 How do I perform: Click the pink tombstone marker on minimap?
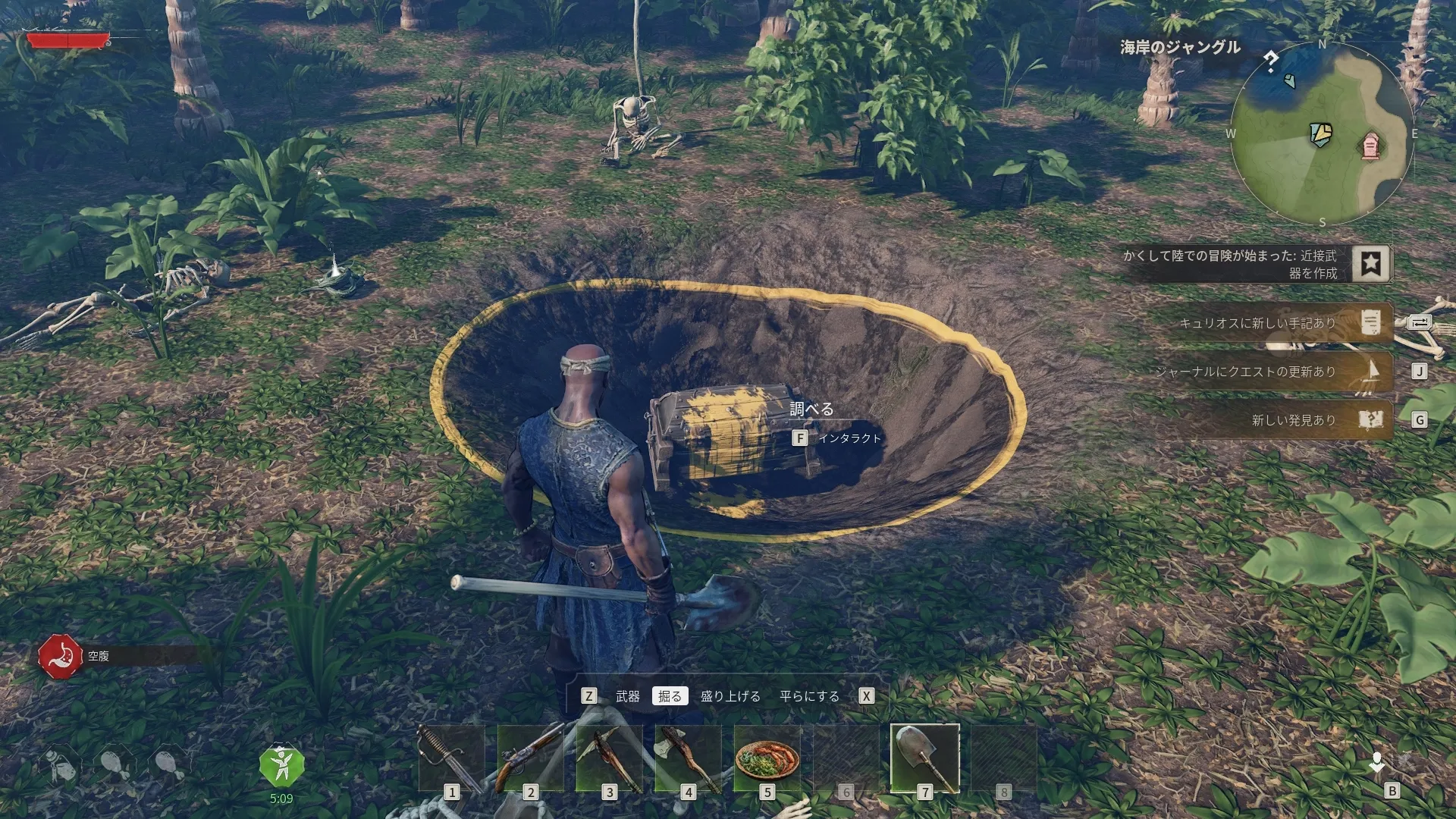(1370, 146)
